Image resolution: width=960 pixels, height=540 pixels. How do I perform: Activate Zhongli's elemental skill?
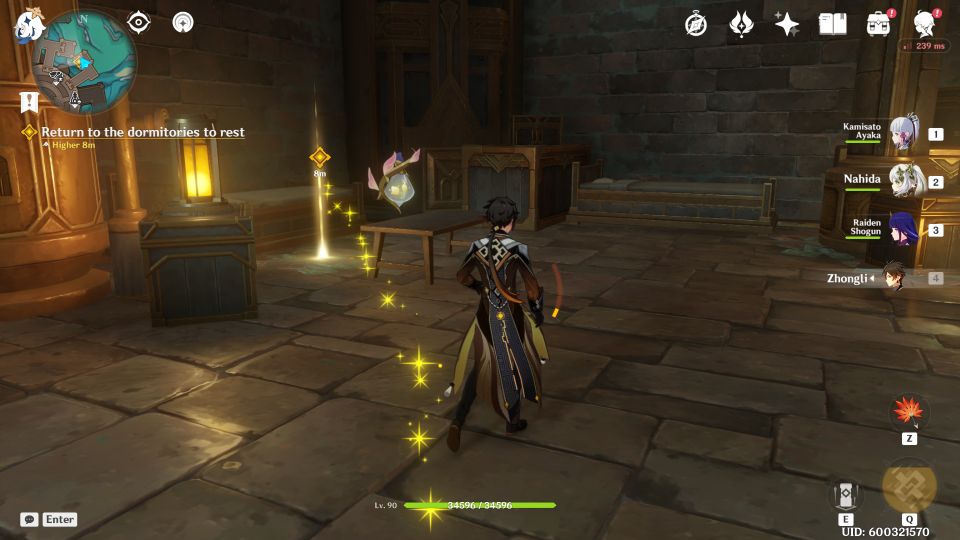click(x=845, y=494)
